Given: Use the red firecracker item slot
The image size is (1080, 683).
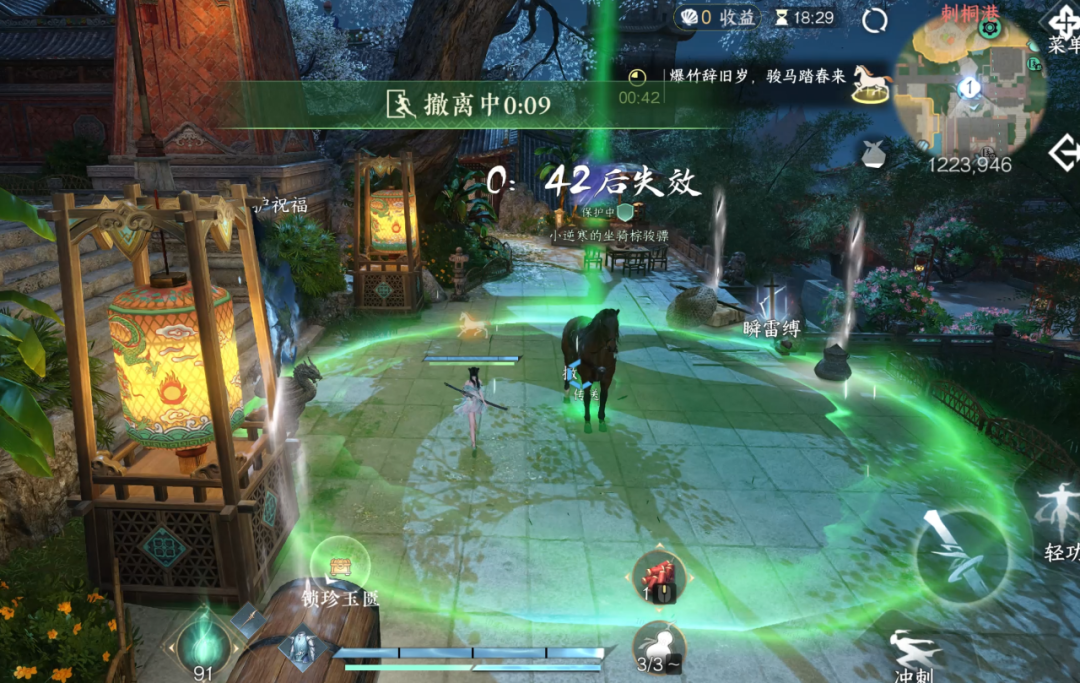Looking at the screenshot, I should [659, 576].
